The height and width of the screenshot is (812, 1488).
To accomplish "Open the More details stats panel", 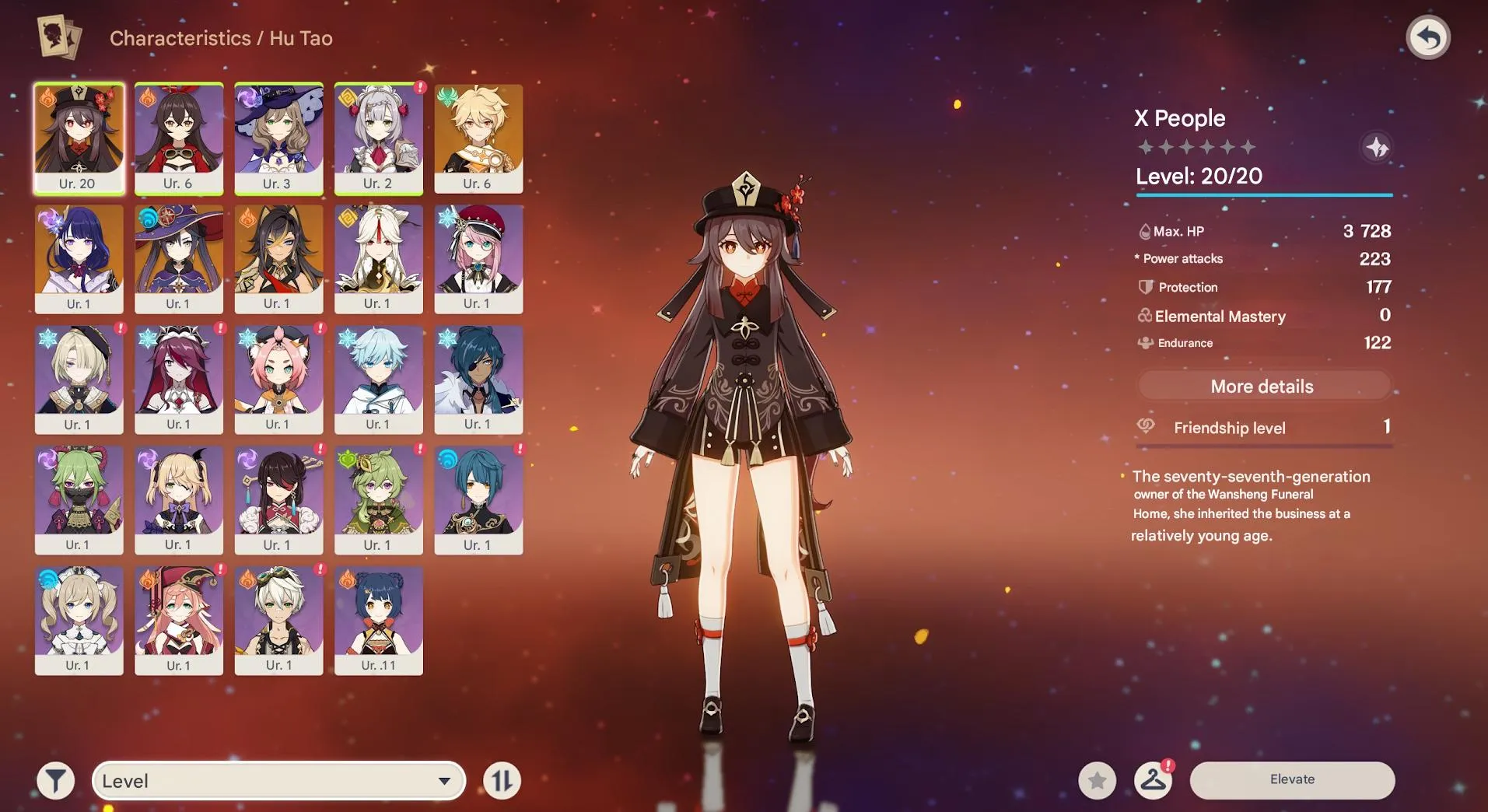I will click(1262, 387).
